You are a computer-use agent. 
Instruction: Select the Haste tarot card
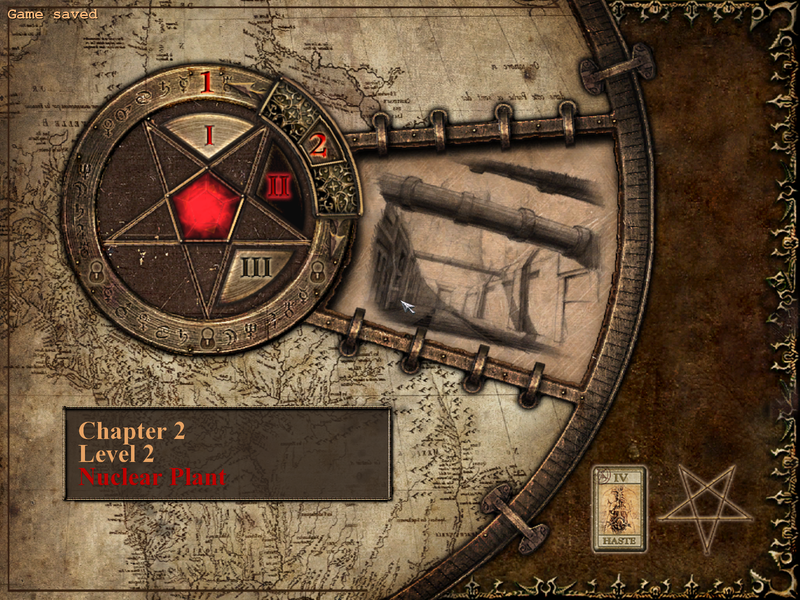pyautogui.click(x=619, y=508)
